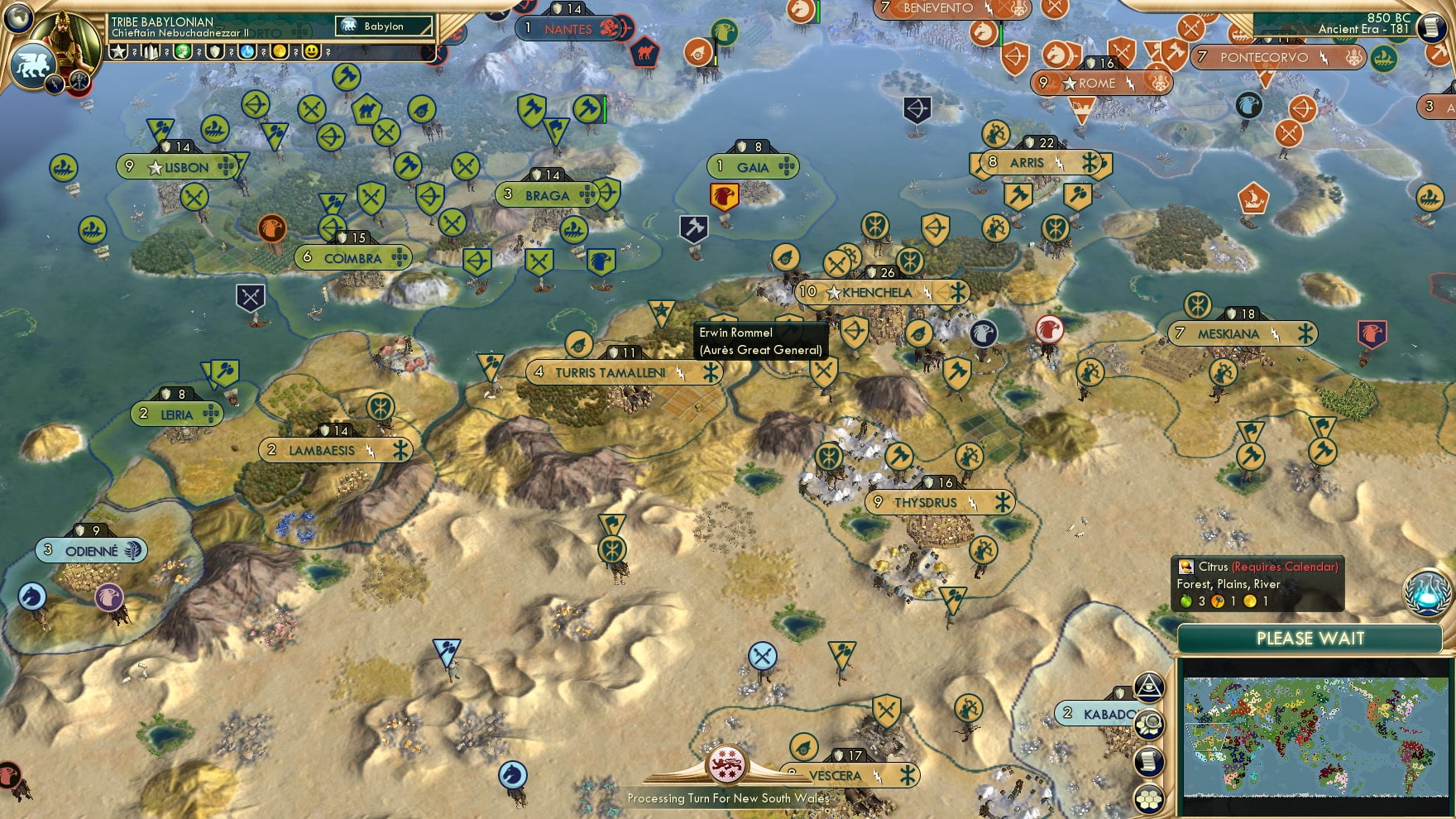Click the Please Wait progress banner

click(1310, 639)
